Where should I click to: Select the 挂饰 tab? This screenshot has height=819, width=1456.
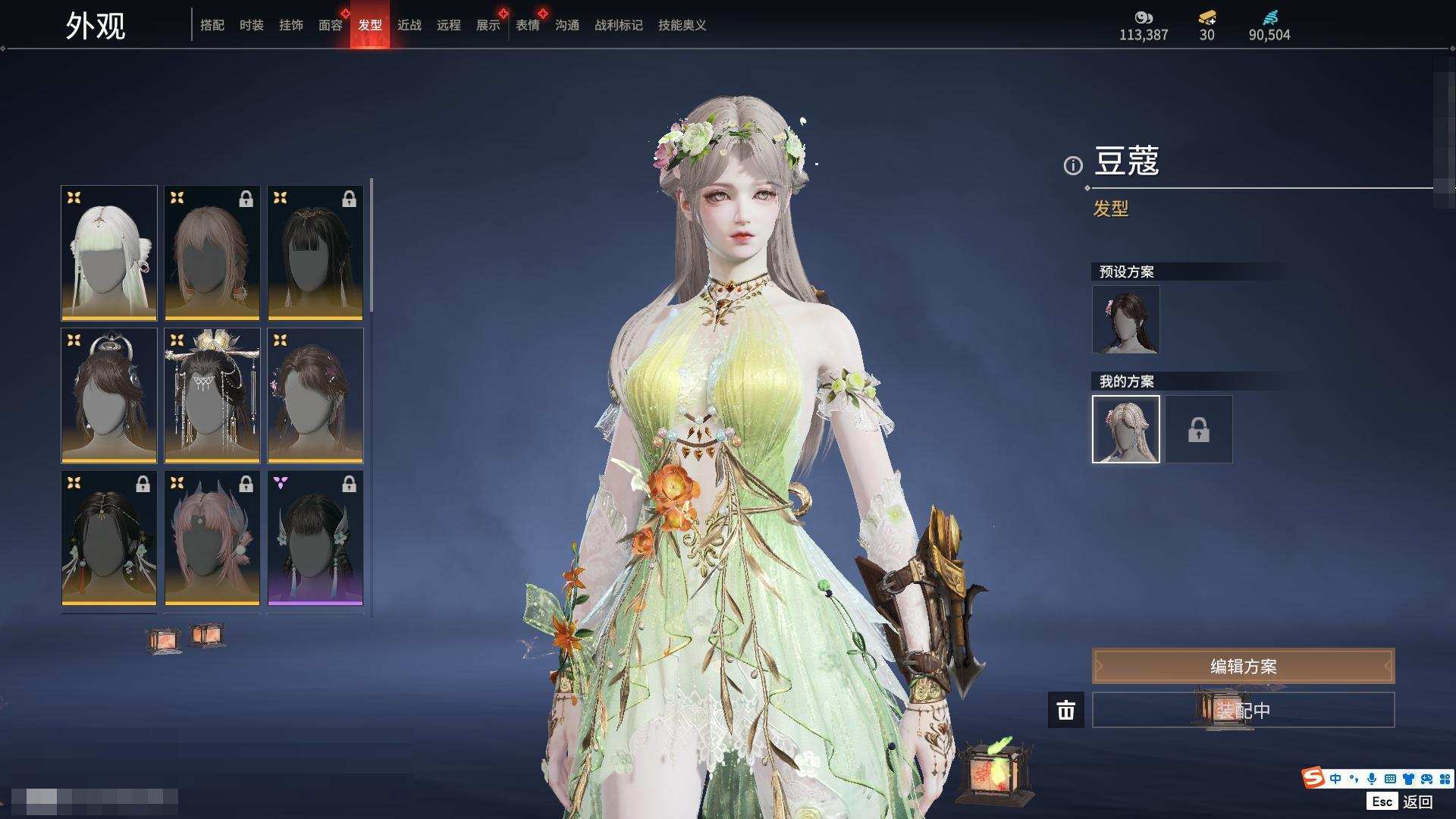click(290, 25)
